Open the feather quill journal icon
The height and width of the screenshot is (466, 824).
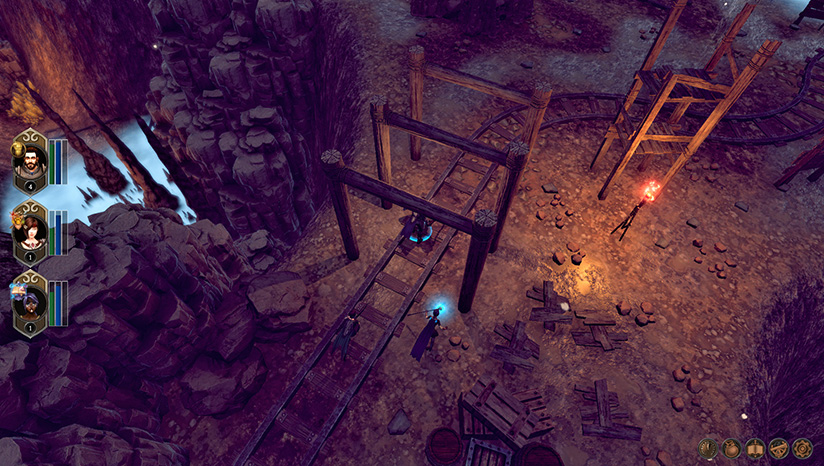[x=710, y=447]
